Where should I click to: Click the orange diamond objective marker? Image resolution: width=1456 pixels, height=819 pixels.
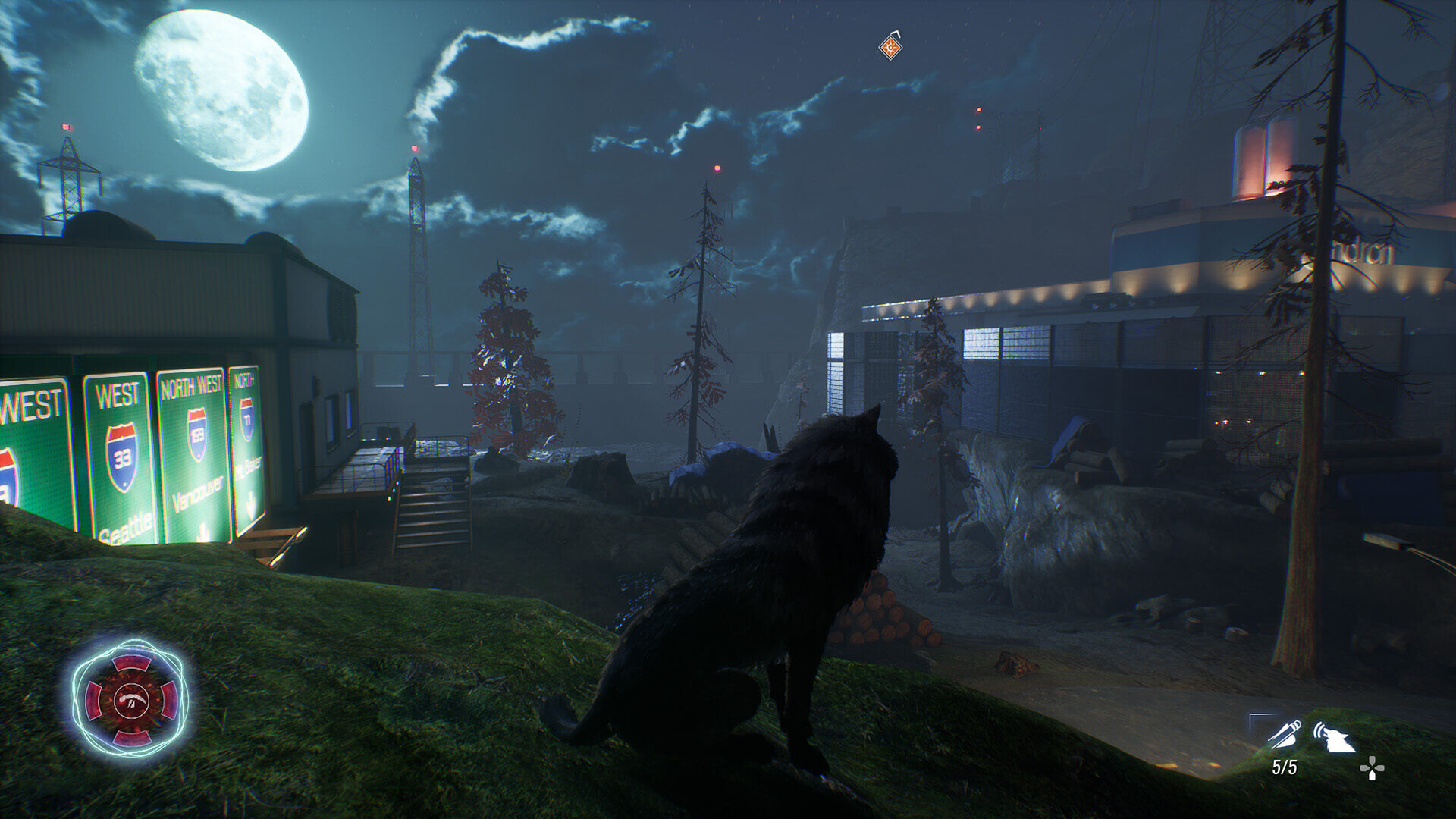tap(890, 48)
